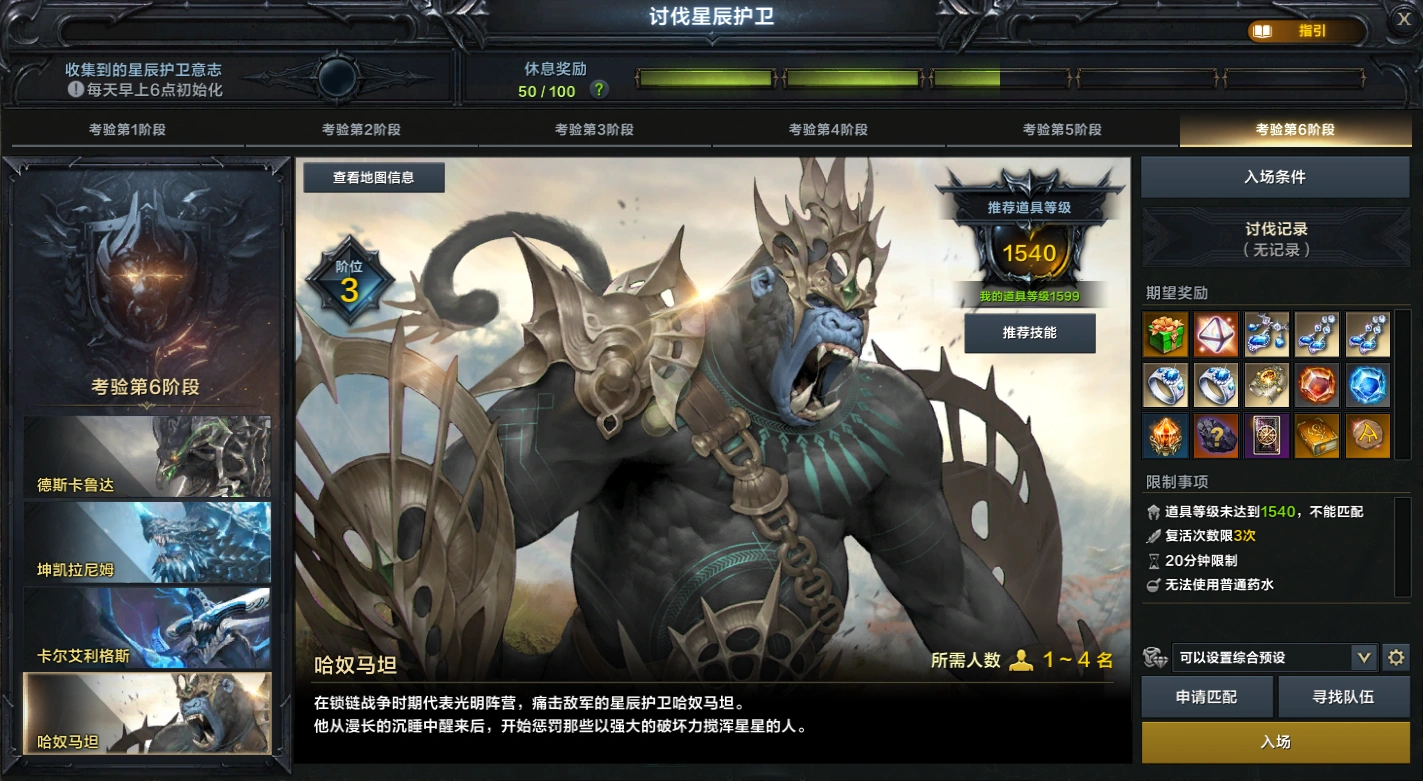Select the card pack reward icon
1423x781 pixels.
point(1267,436)
